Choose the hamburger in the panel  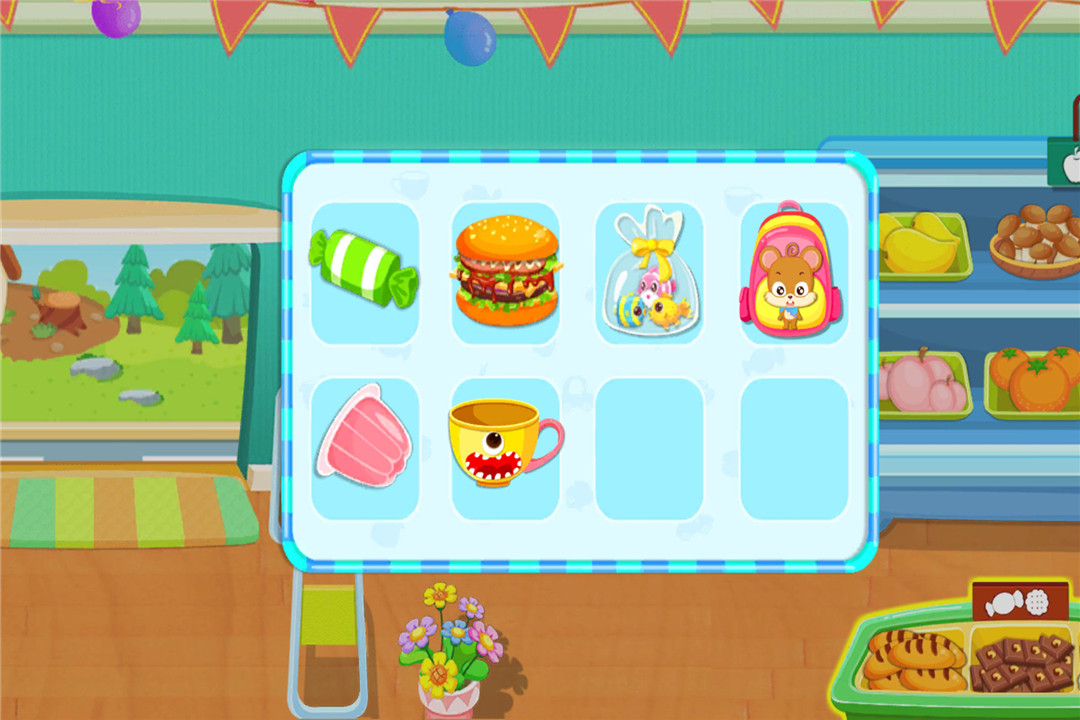coord(506,272)
